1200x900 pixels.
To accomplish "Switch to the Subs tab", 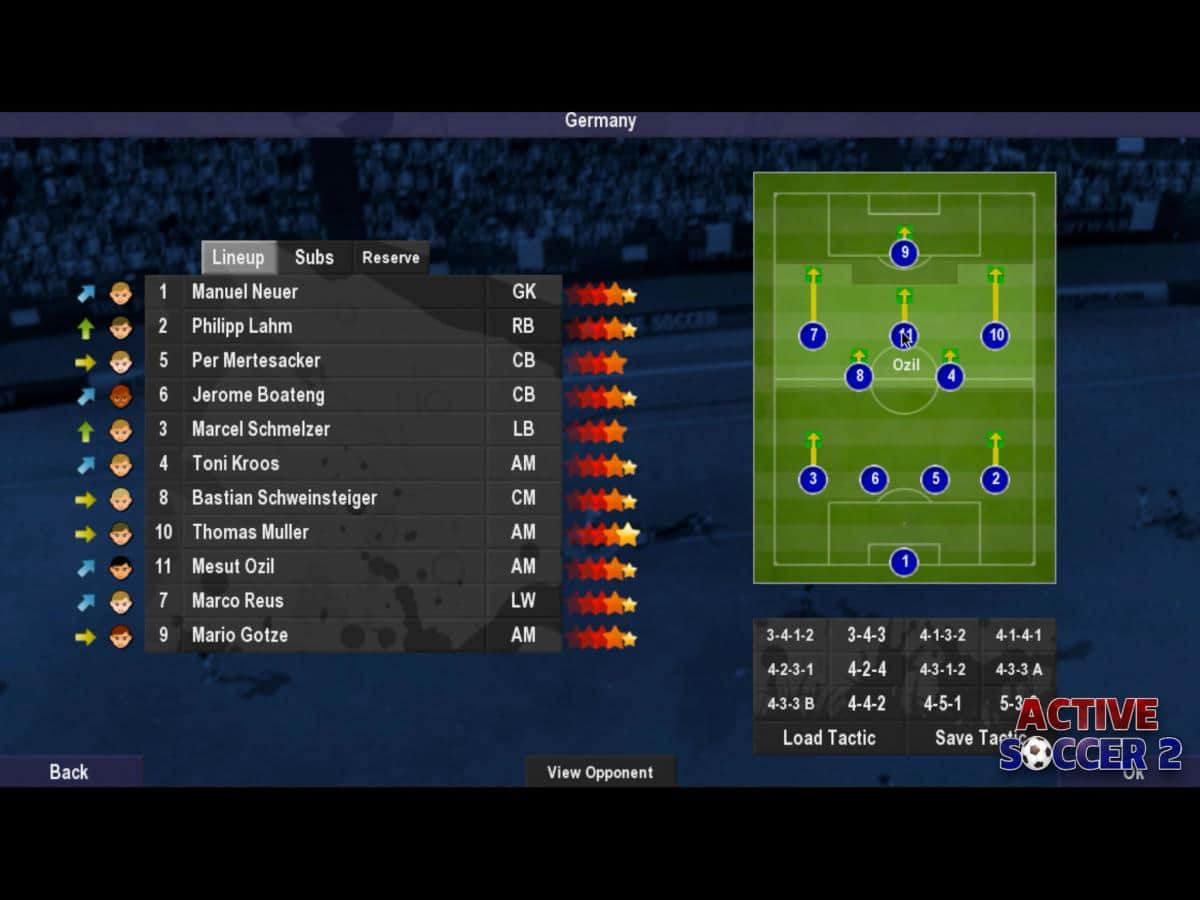I will coord(314,258).
